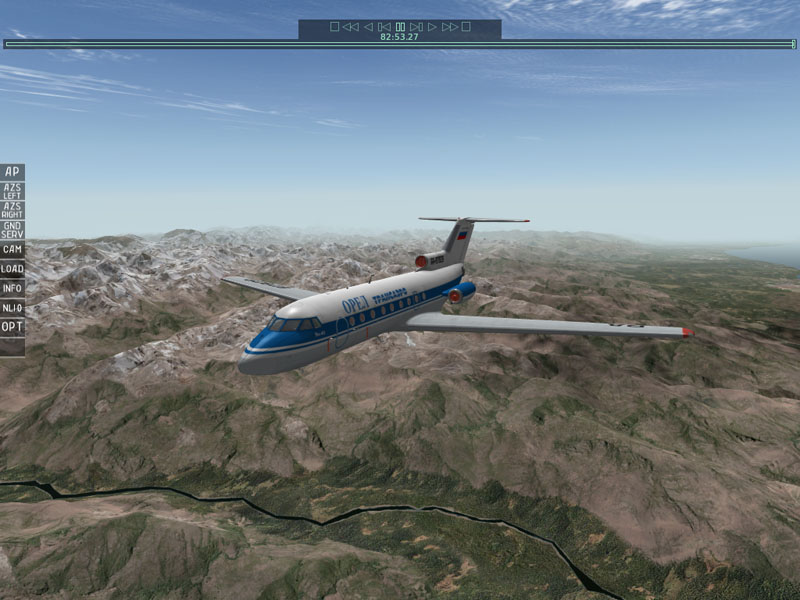Open the LOAD panel

click(12, 268)
